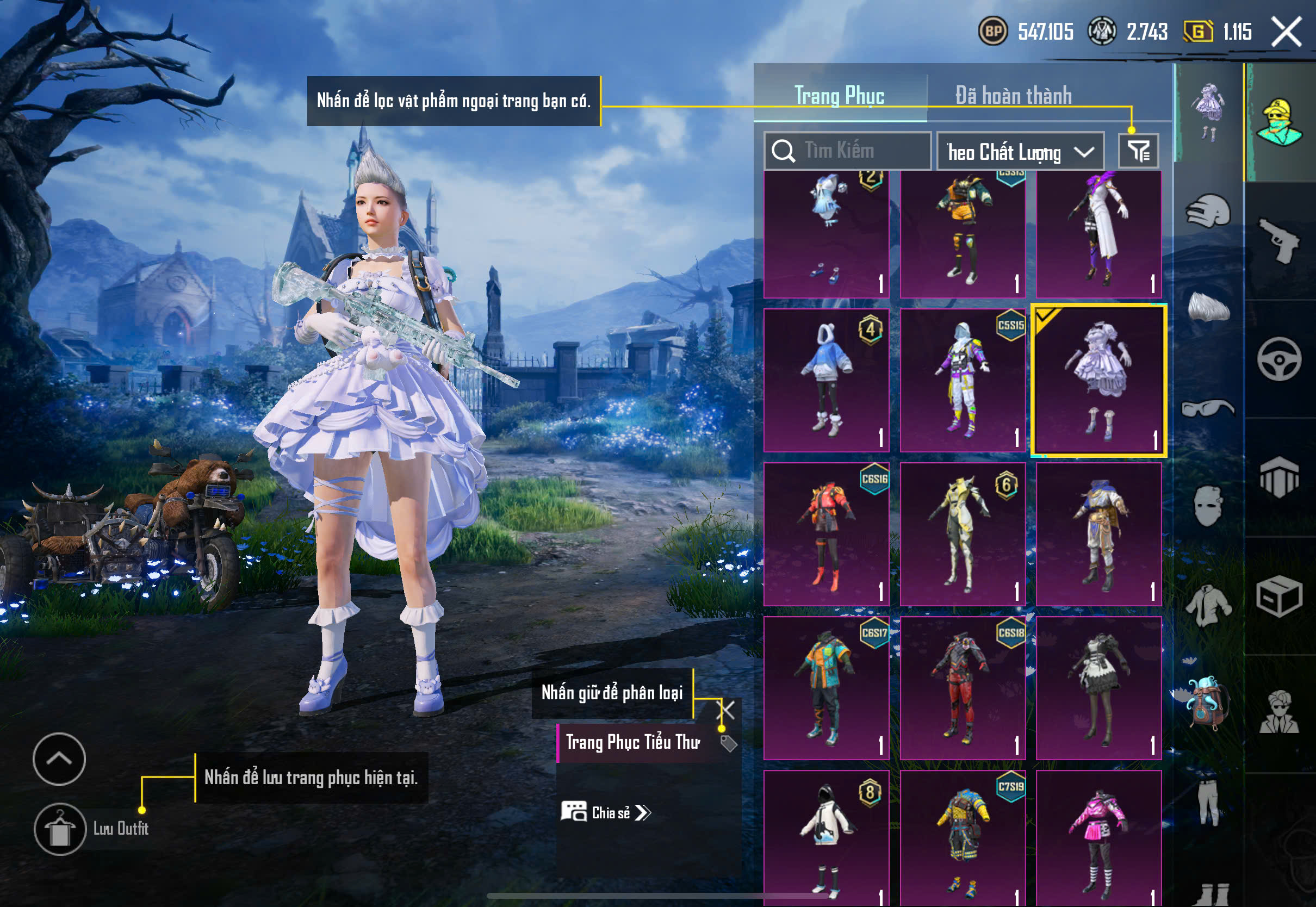Select the blue bear hoodie outfit
This screenshot has height=907, width=1316.
coord(826,380)
